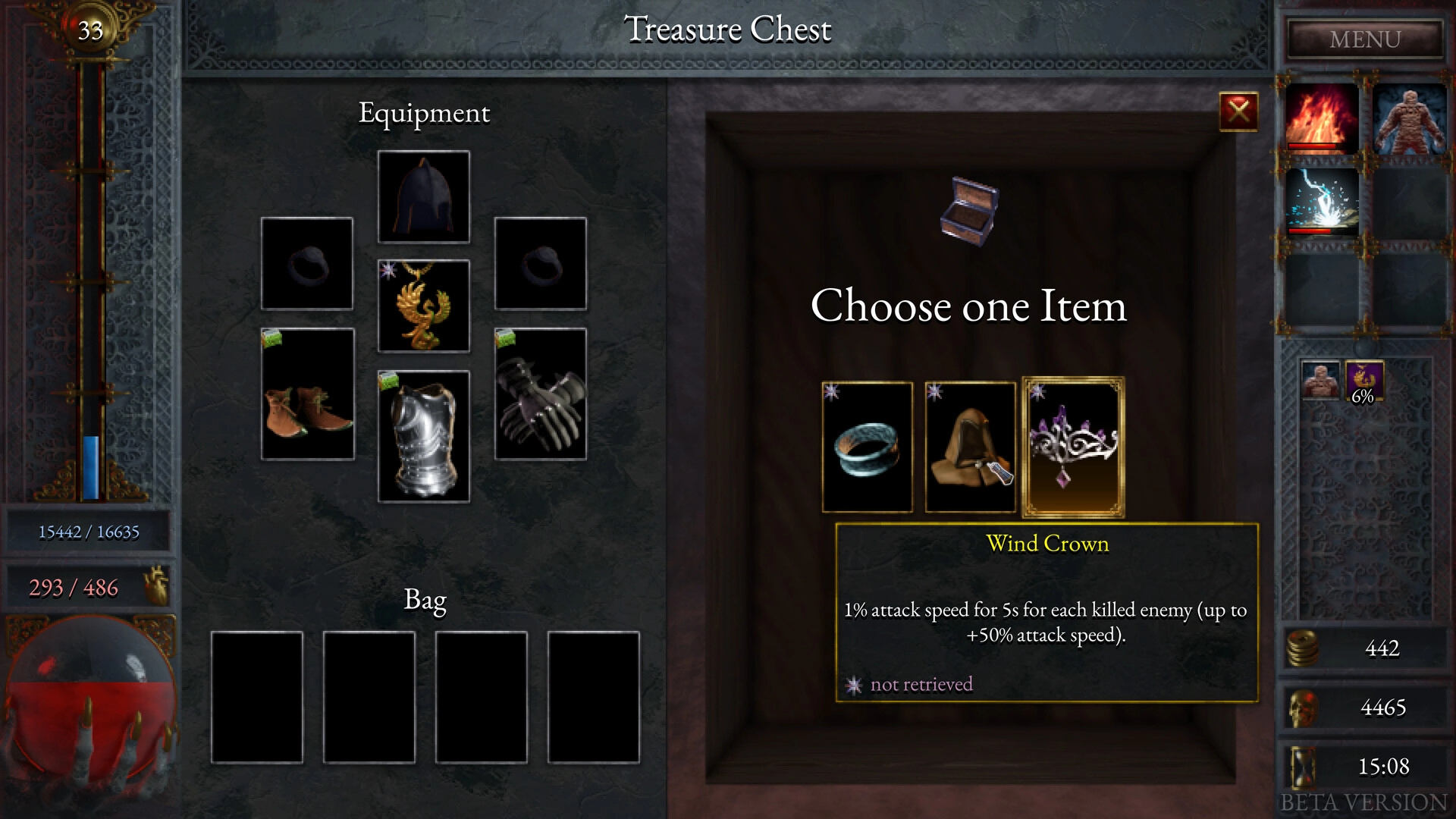The width and height of the screenshot is (1456, 819).
Task: Click the golden phoenix amulet slot
Action: pyautogui.click(x=424, y=306)
